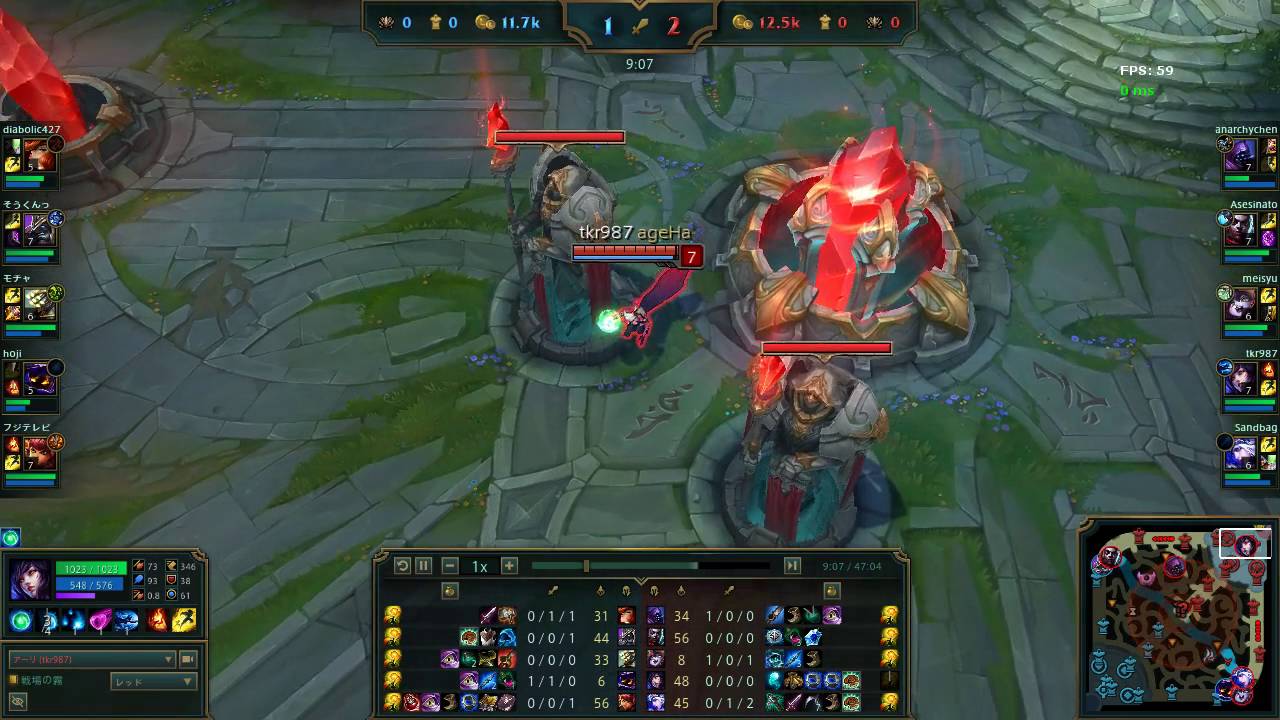The image size is (1280, 720).
Task: Pause the replay playback
Action: [x=424, y=566]
